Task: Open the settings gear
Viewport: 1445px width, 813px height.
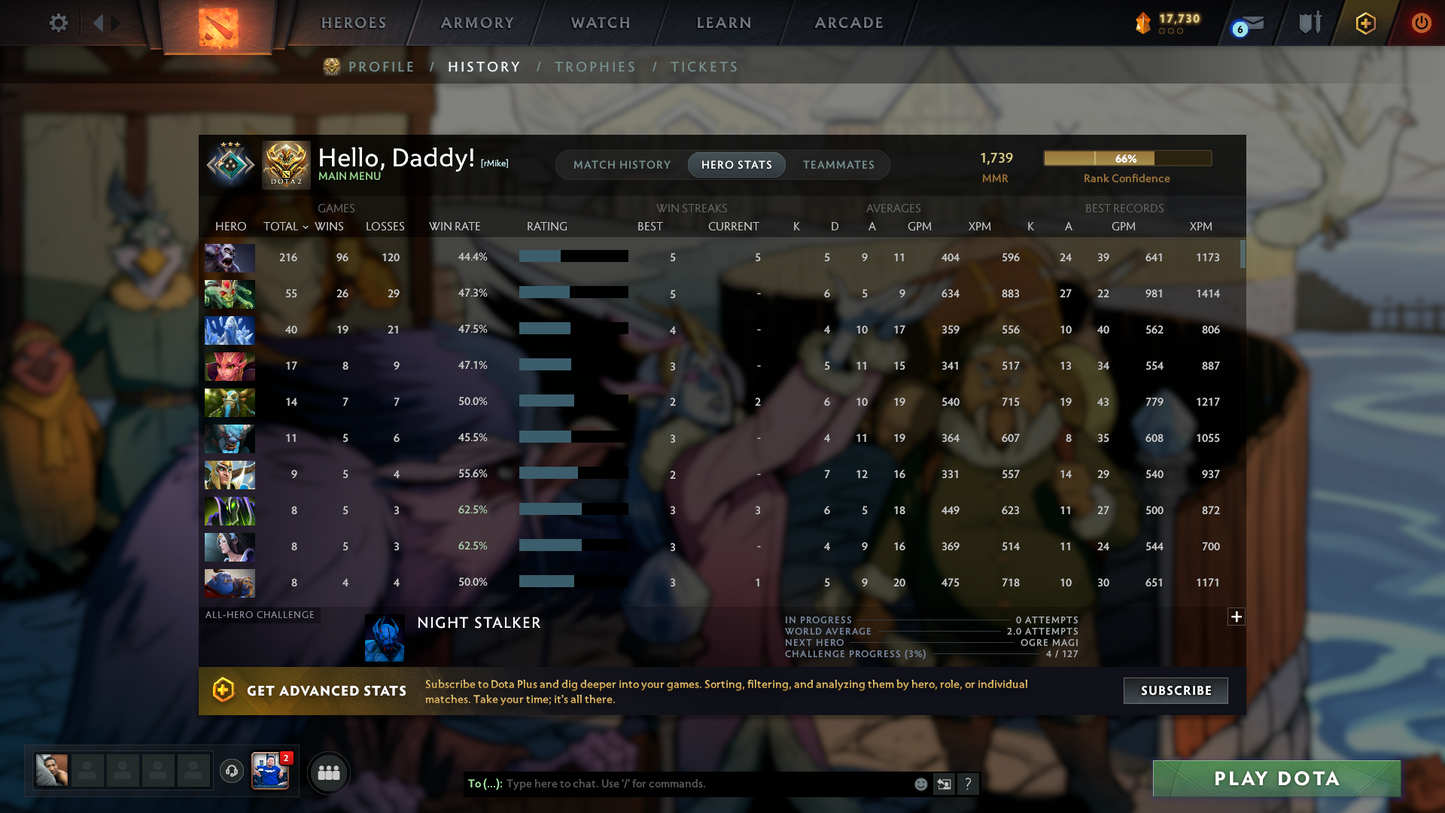Action: pos(57,22)
